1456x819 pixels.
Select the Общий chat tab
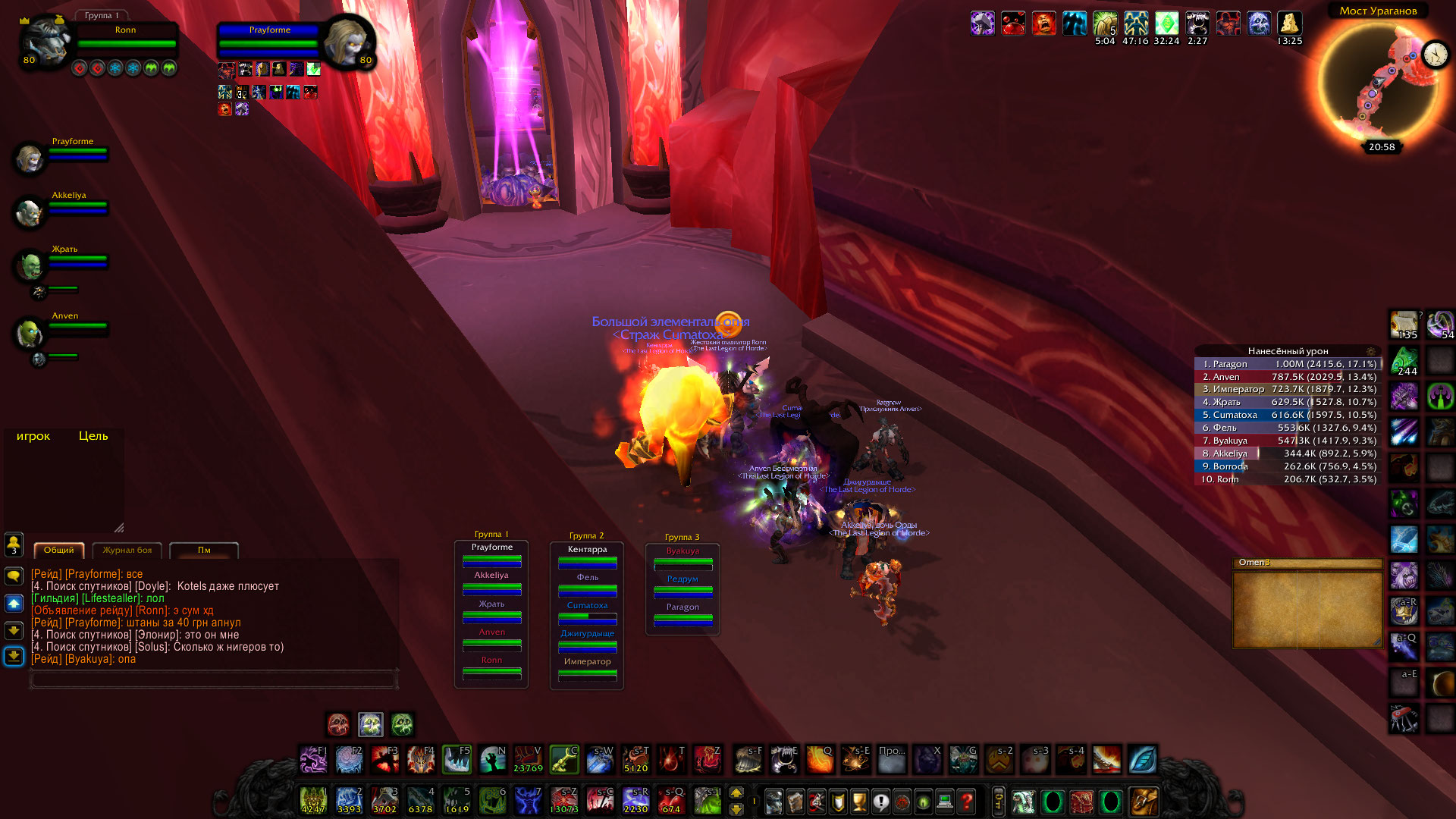59,551
